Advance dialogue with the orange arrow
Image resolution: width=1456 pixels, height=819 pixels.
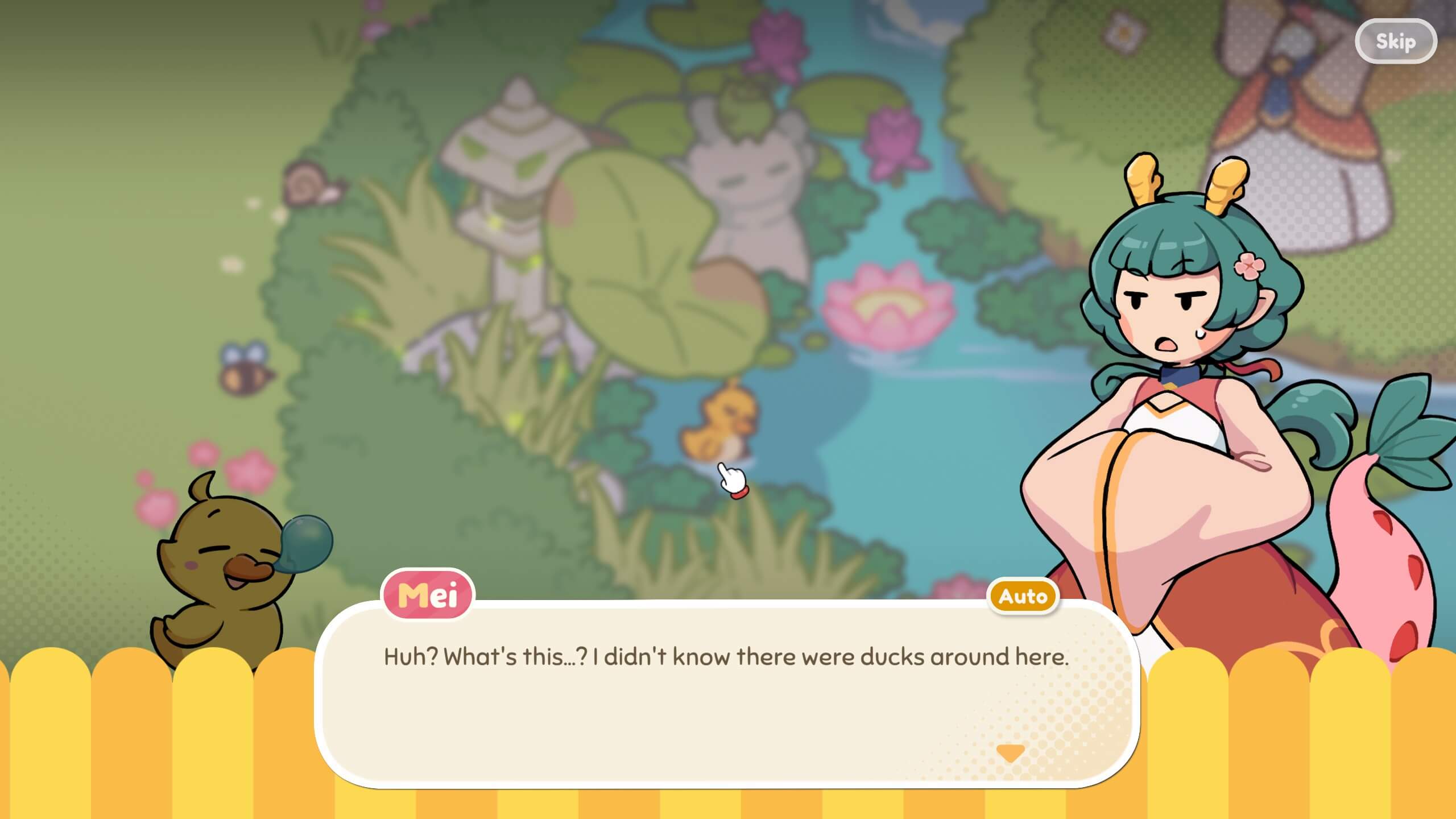coord(1011,753)
